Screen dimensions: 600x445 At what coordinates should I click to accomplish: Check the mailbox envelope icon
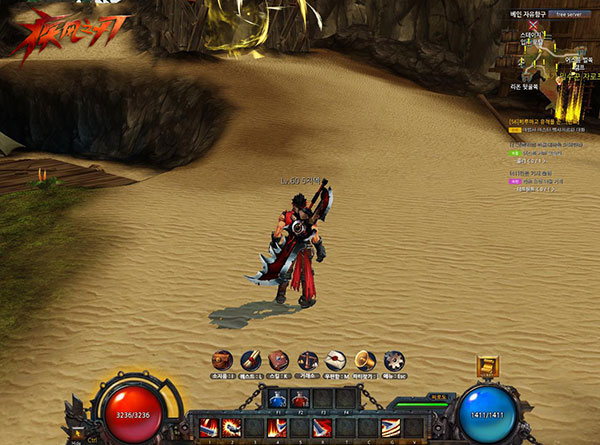click(337, 359)
